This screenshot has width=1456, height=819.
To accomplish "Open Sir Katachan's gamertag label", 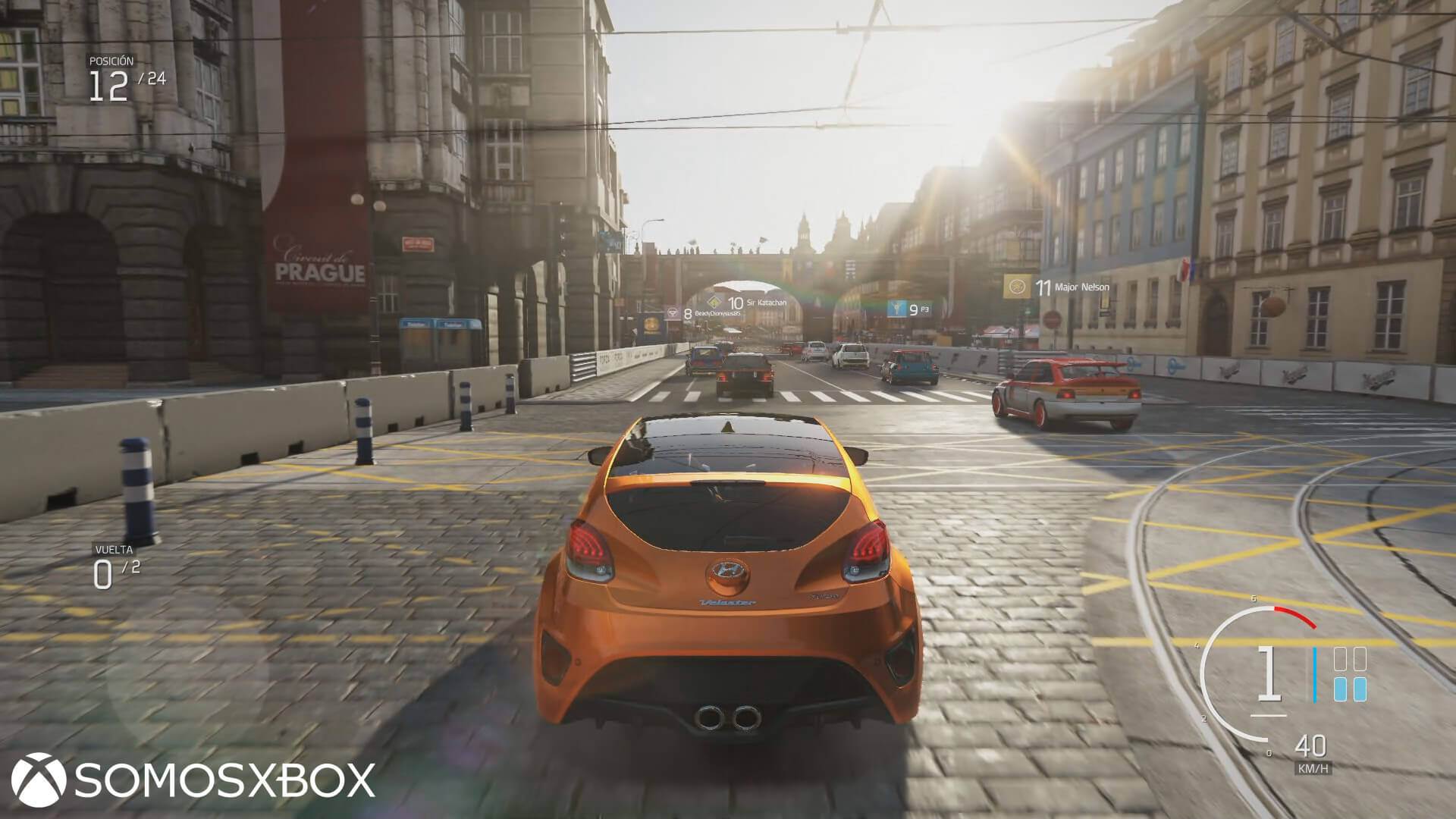I will [x=767, y=303].
